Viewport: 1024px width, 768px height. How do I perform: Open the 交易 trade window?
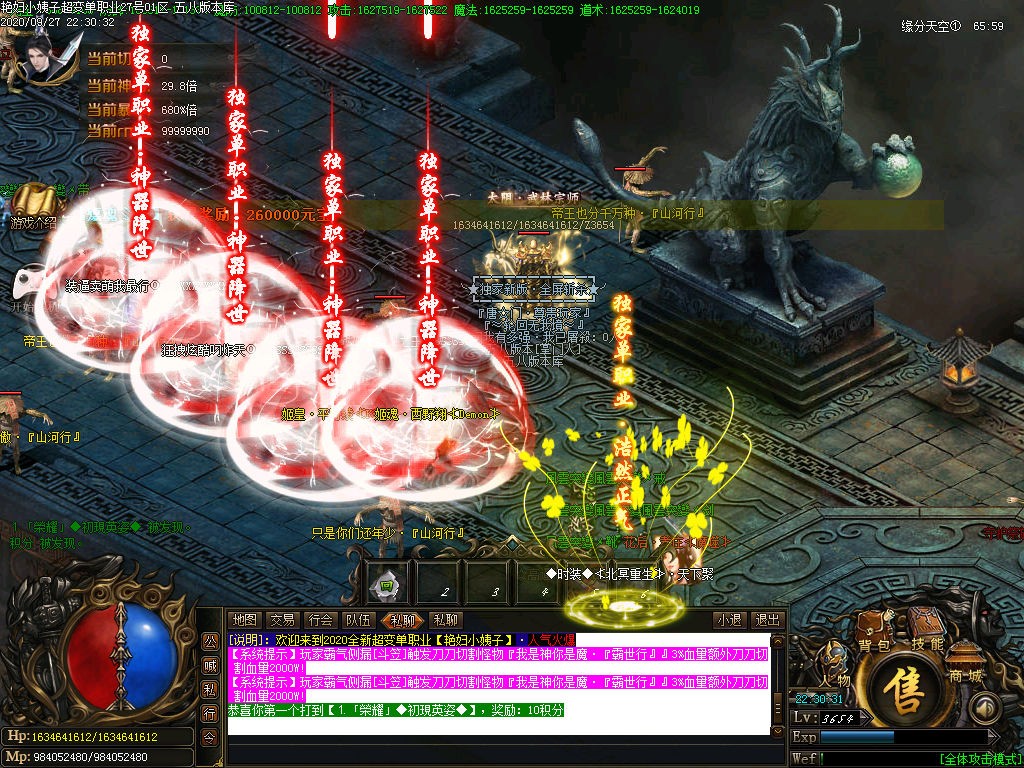282,620
